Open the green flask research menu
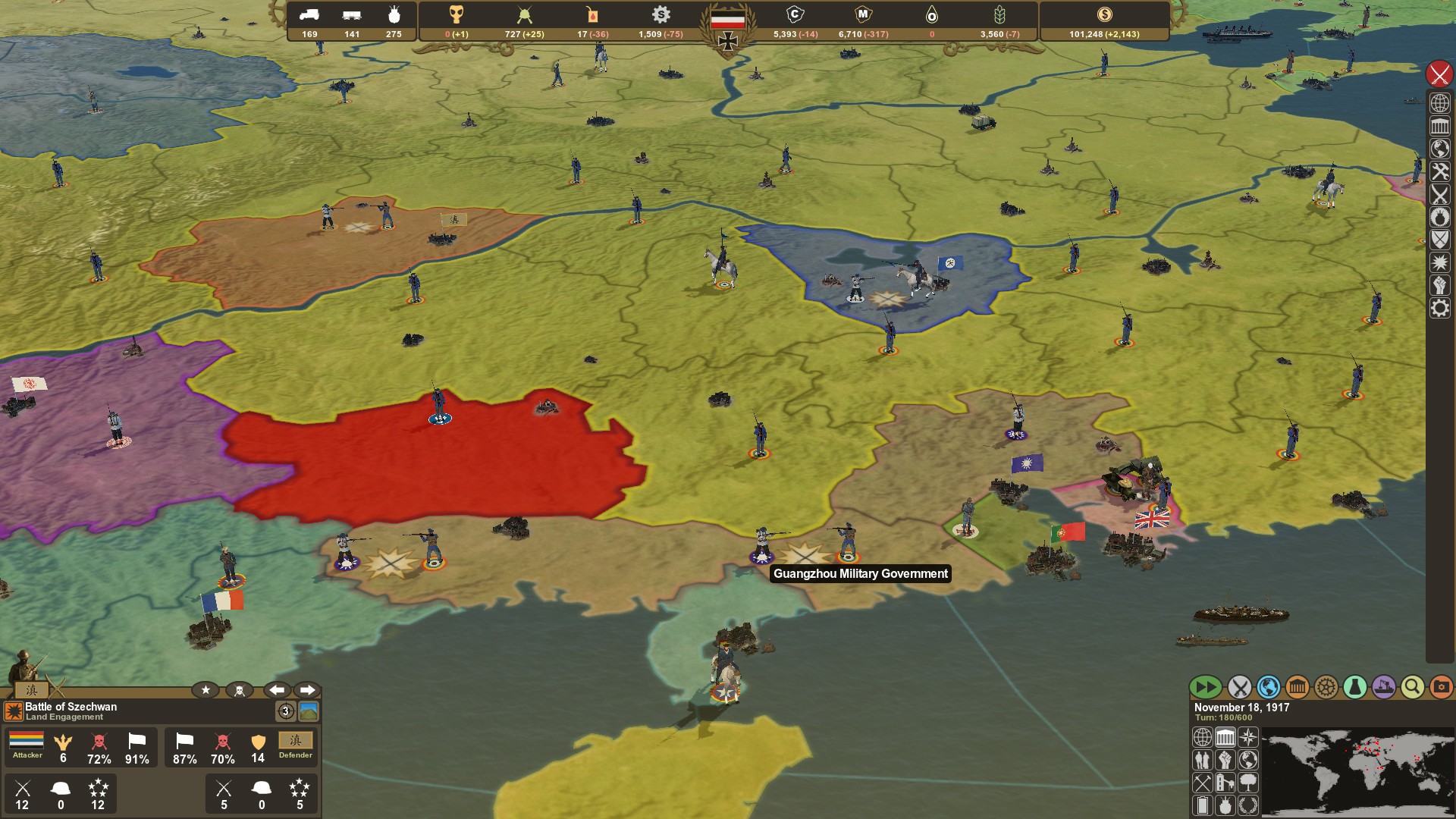This screenshot has height=819, width=1456. (x=1354, y=687)
